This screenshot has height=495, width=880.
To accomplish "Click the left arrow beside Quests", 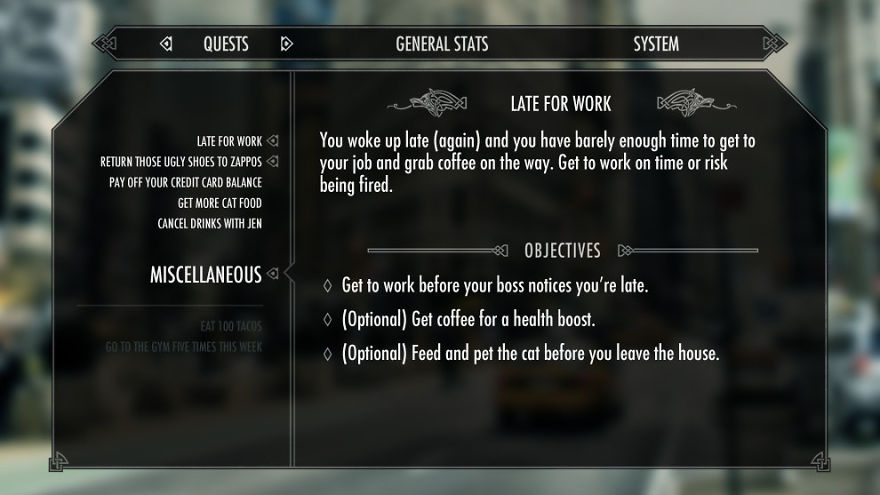I will coord(166,44).
